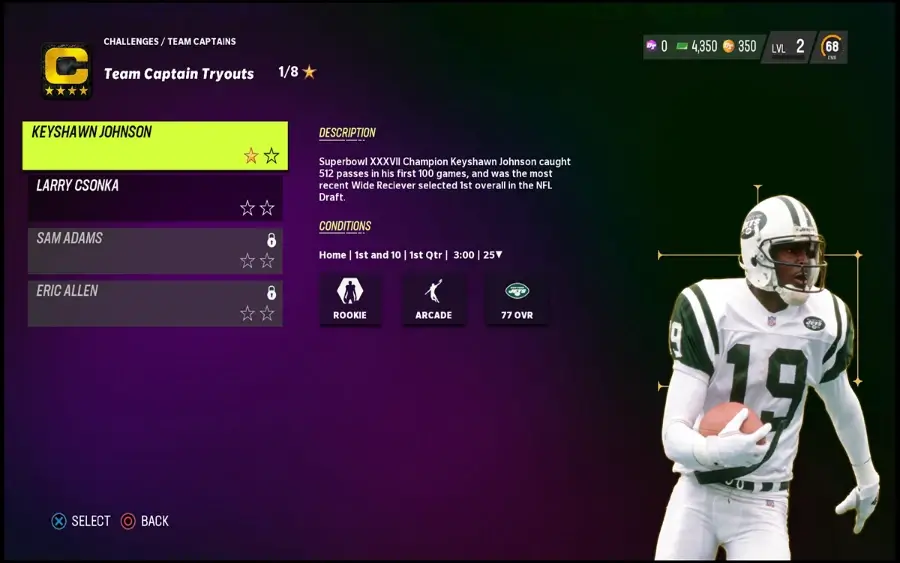The image size is (900, 563).
Task: Pick the locked Eric Allen challenge
Action: [155, 303]
